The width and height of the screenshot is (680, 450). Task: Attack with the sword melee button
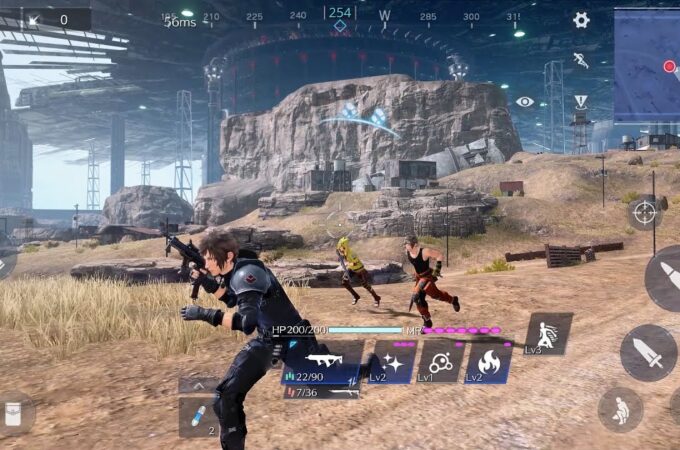(x=648, y=352)
